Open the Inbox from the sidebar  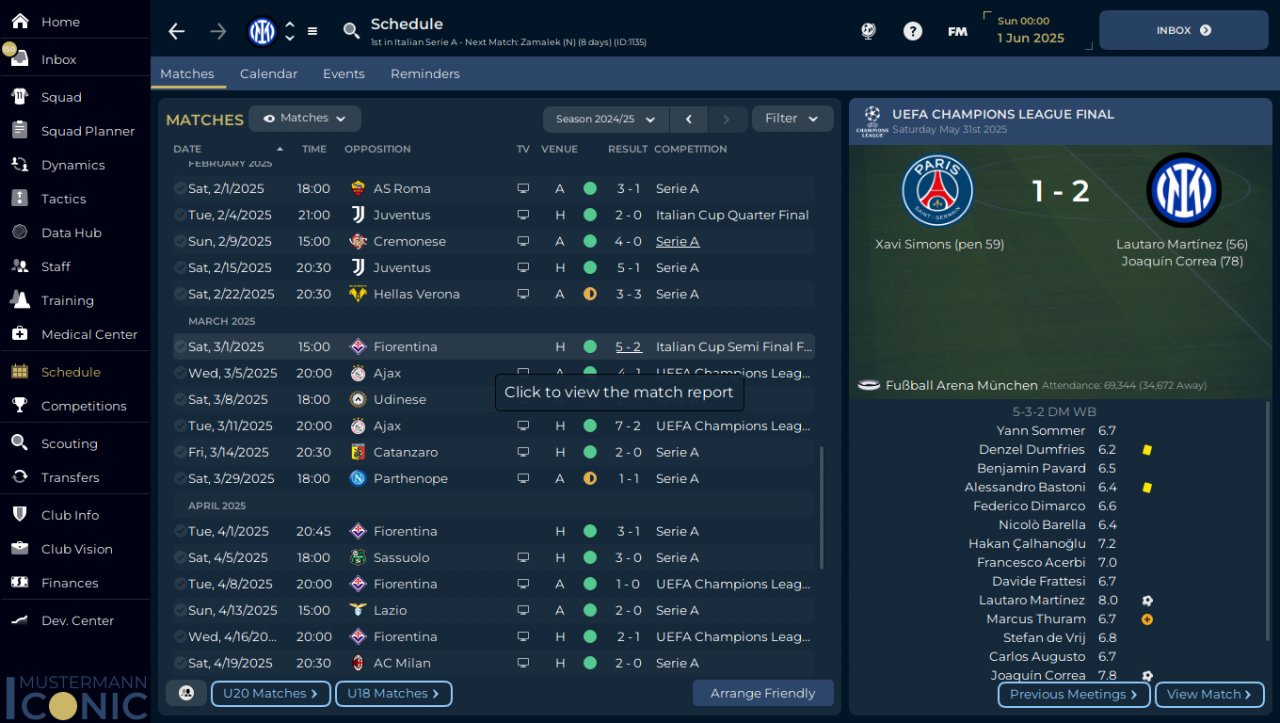(x=58, y=60)
